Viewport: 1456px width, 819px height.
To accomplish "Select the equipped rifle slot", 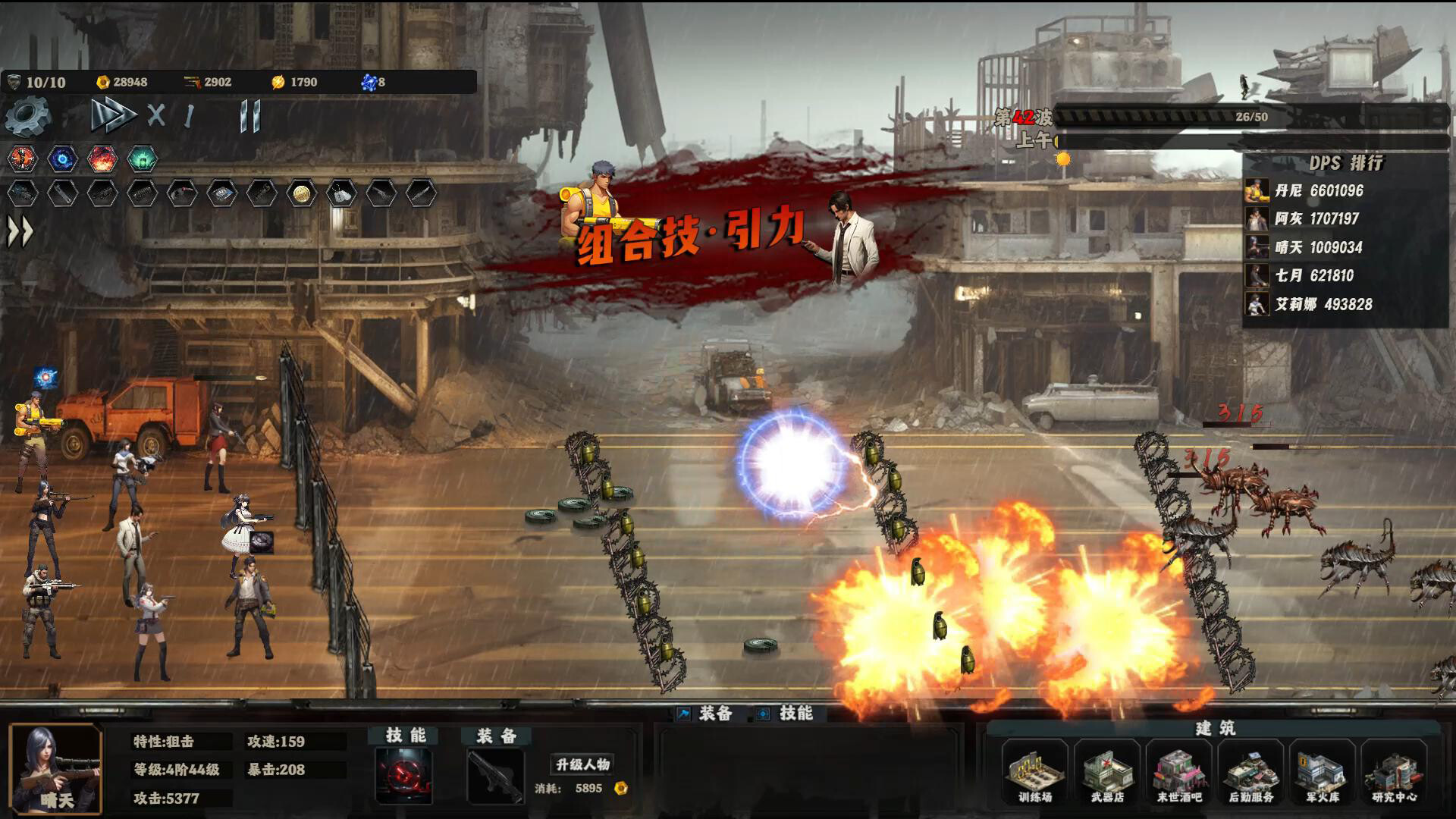I will point(495,775).
